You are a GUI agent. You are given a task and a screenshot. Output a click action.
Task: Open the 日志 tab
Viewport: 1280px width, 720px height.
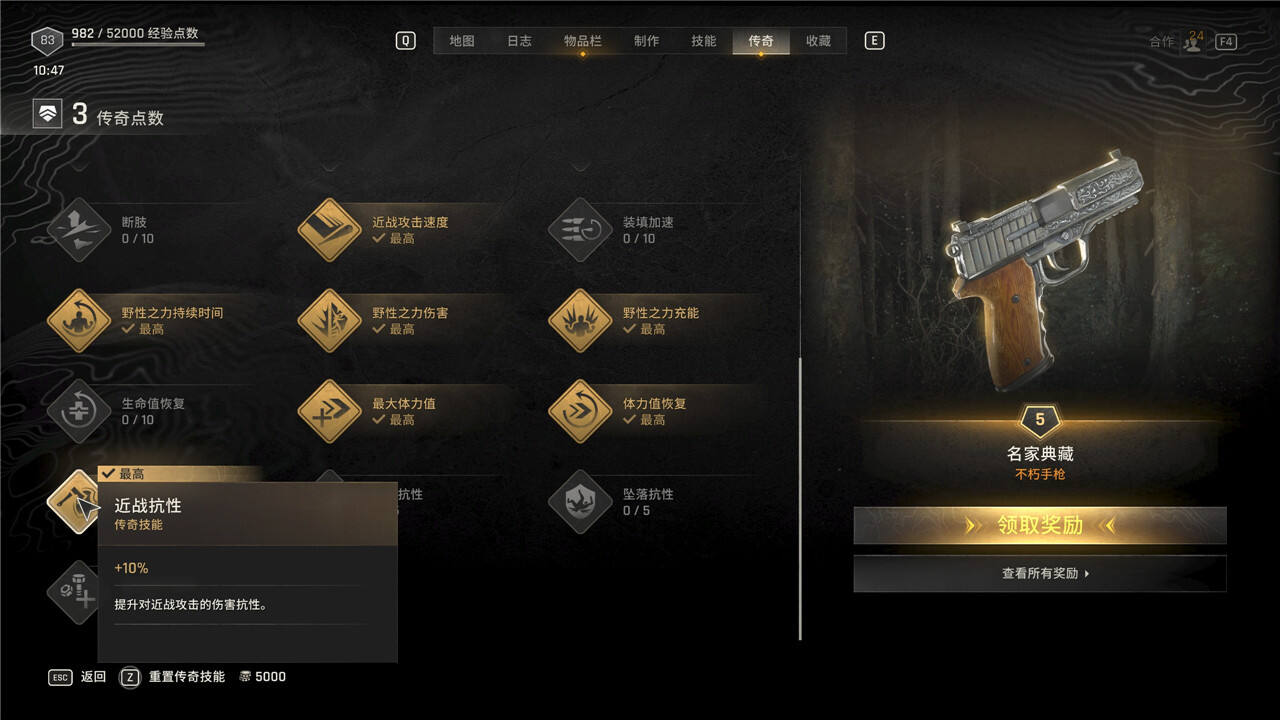[x=519, y=41]
